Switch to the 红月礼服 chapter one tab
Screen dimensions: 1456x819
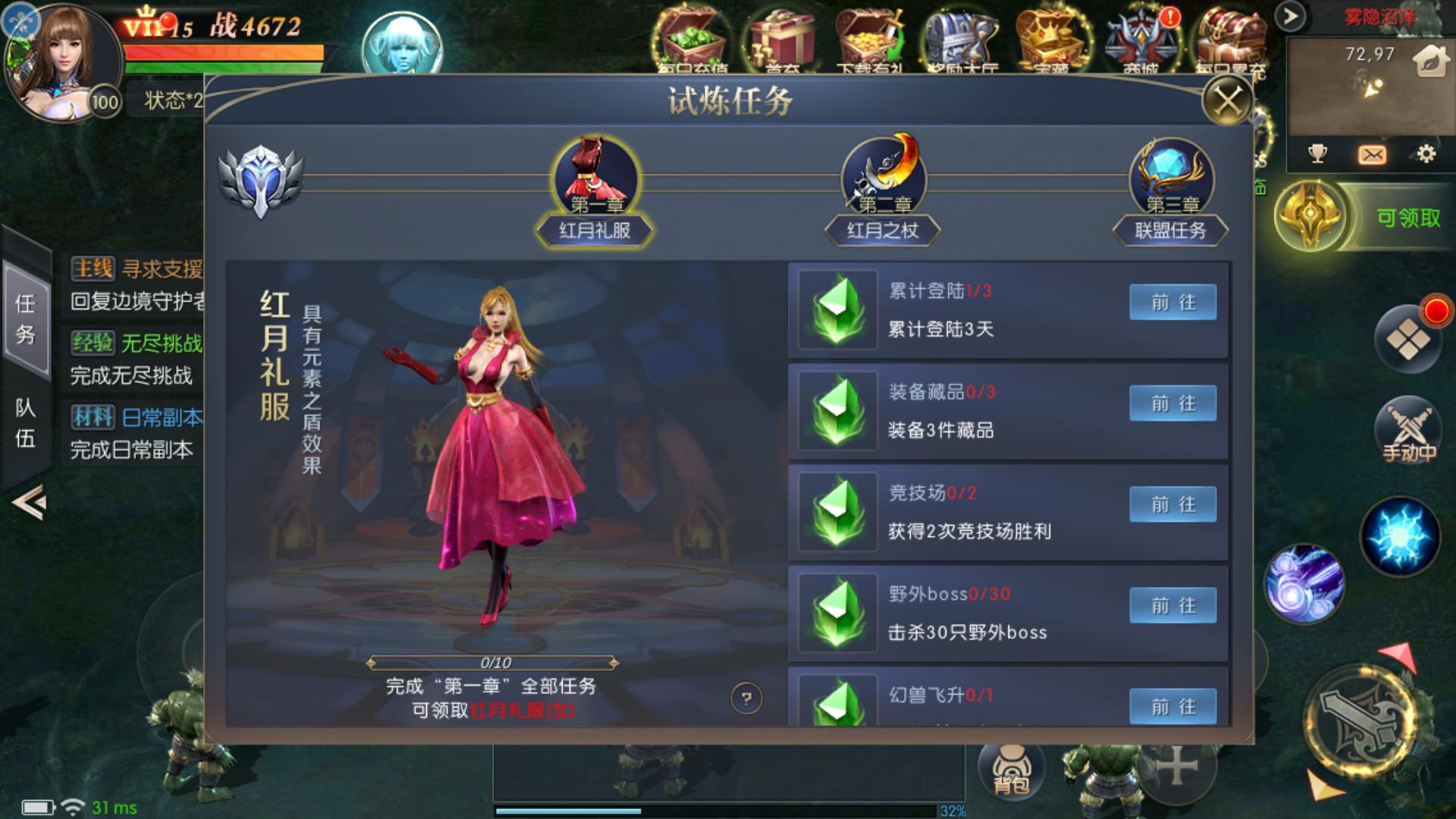coord(595,191)
